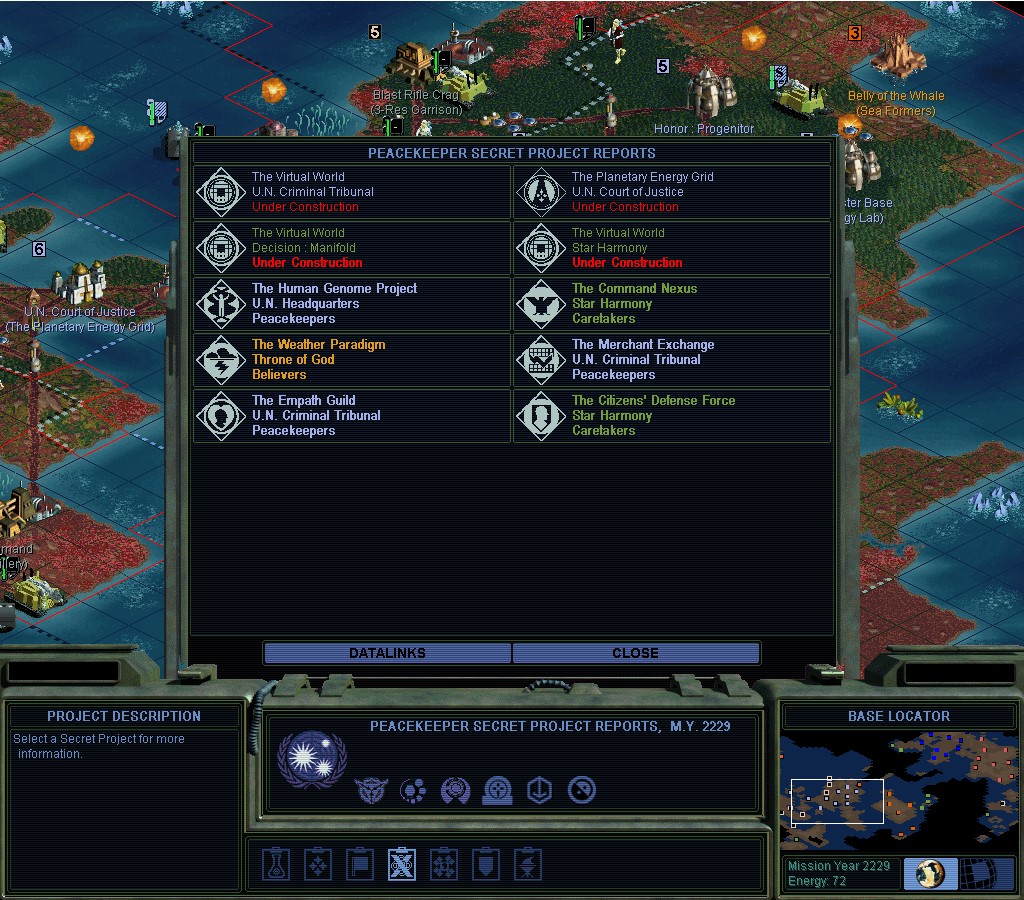Open the shield clipboard report icon

click(485, 864)
